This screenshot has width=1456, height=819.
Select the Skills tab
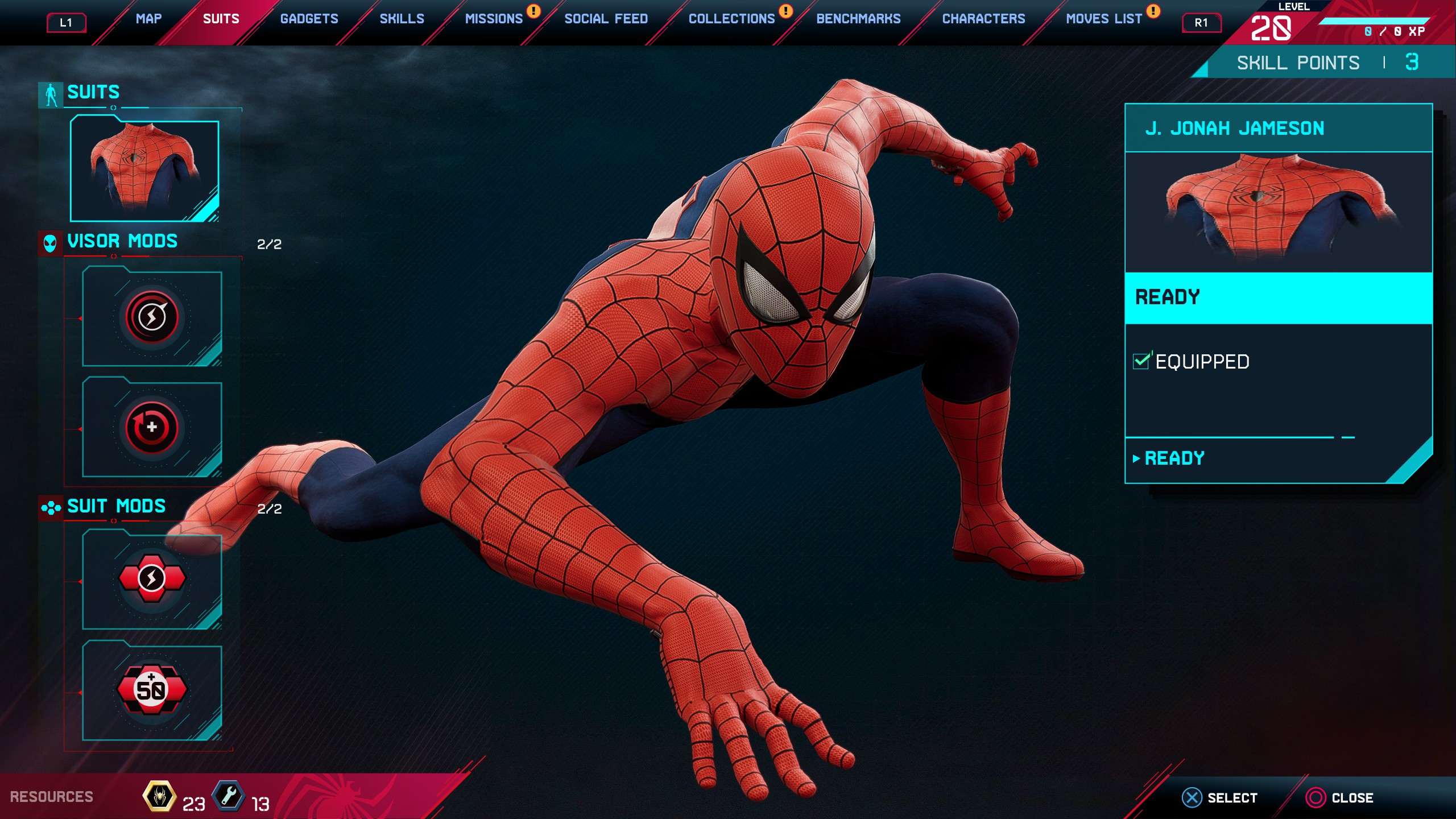tap(402, 19)
